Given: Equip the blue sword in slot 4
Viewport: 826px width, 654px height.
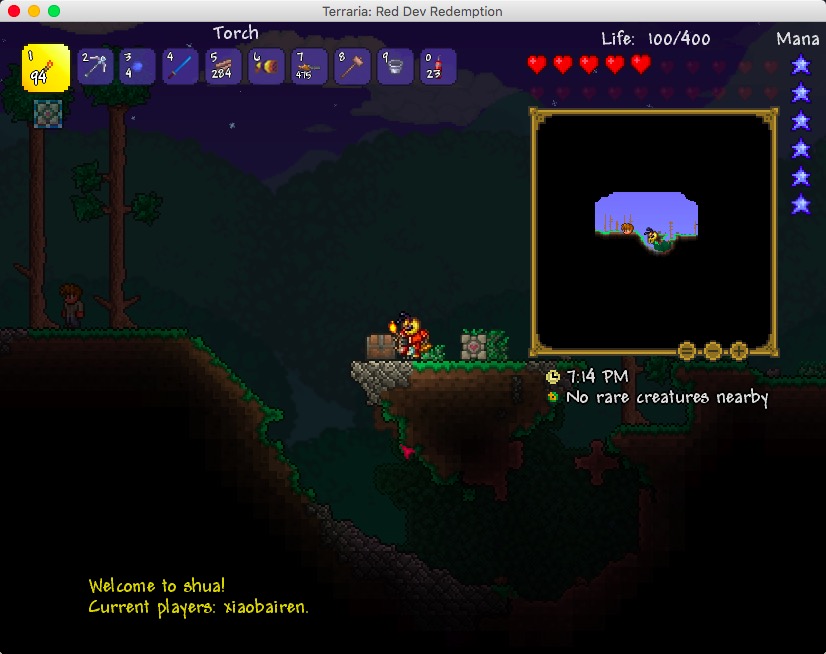Looking at the screenshot, I should coord(180,68).
